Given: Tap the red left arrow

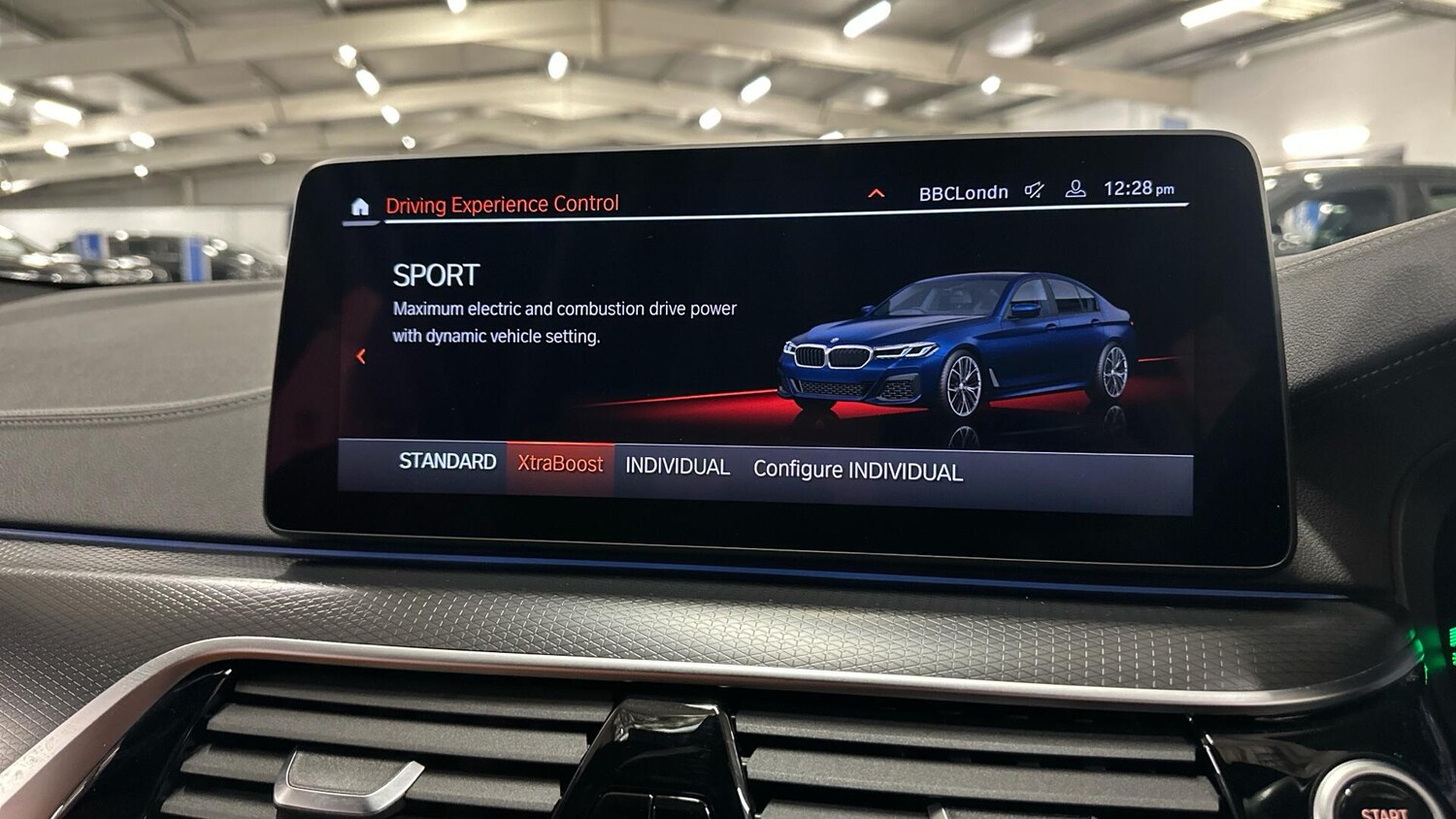Looking at the screenshot, I should (x=361, y=356).
